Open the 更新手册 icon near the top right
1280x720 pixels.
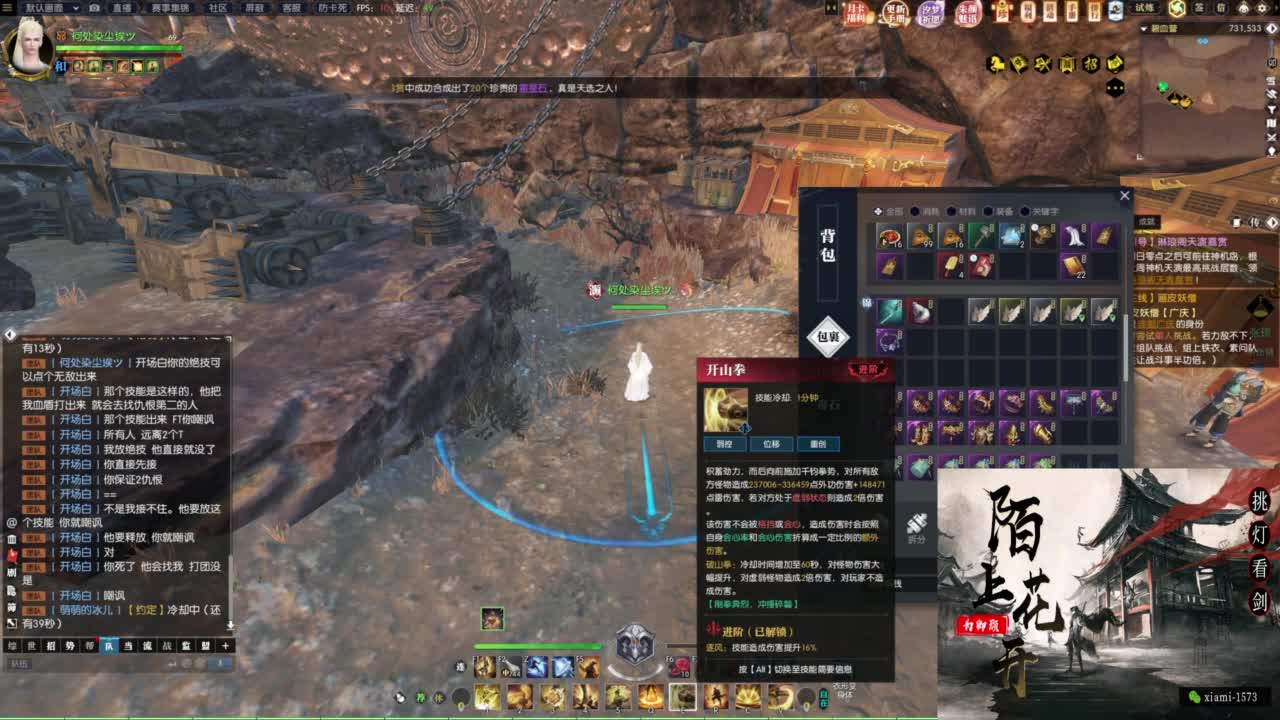pos(895,13)
